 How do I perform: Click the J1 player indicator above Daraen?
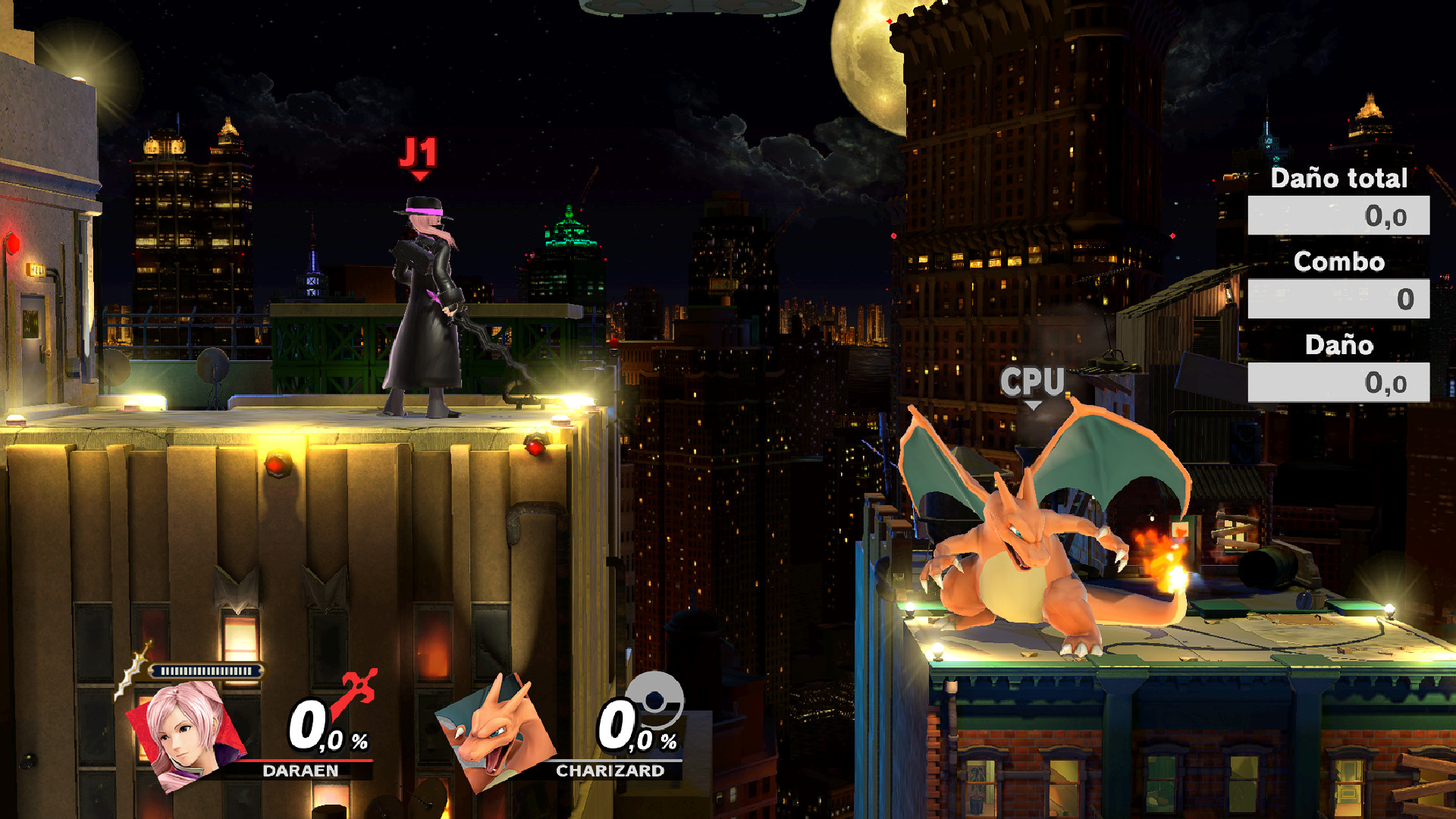(419, 153)
